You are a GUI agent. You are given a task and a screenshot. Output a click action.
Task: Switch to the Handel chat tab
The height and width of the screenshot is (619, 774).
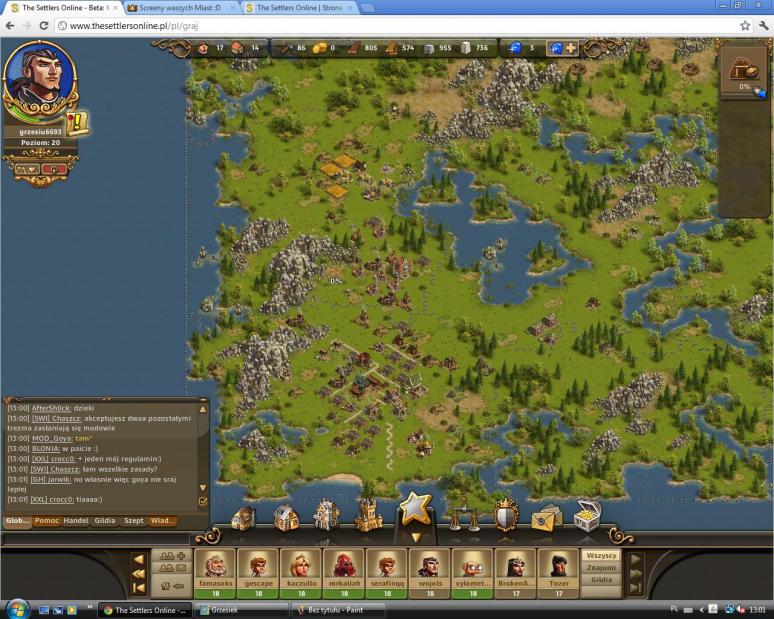[x=77, y=521]
